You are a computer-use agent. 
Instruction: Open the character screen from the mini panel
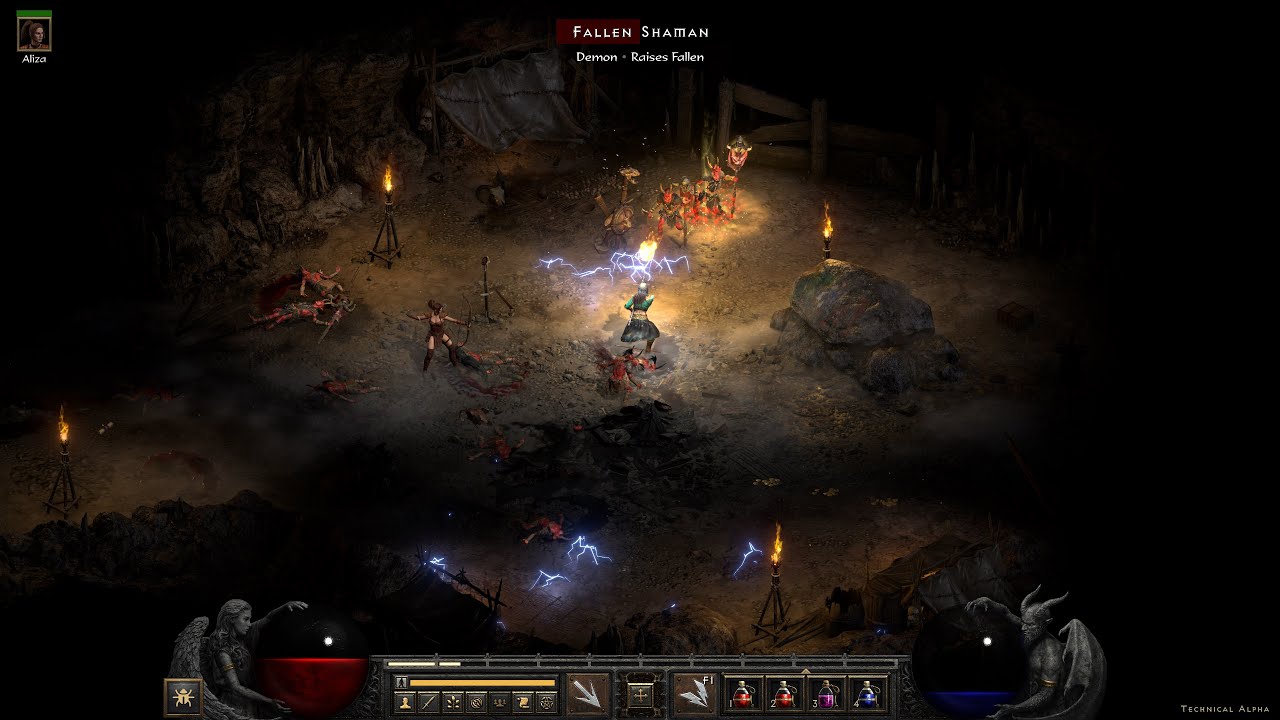tap(404, 702)
